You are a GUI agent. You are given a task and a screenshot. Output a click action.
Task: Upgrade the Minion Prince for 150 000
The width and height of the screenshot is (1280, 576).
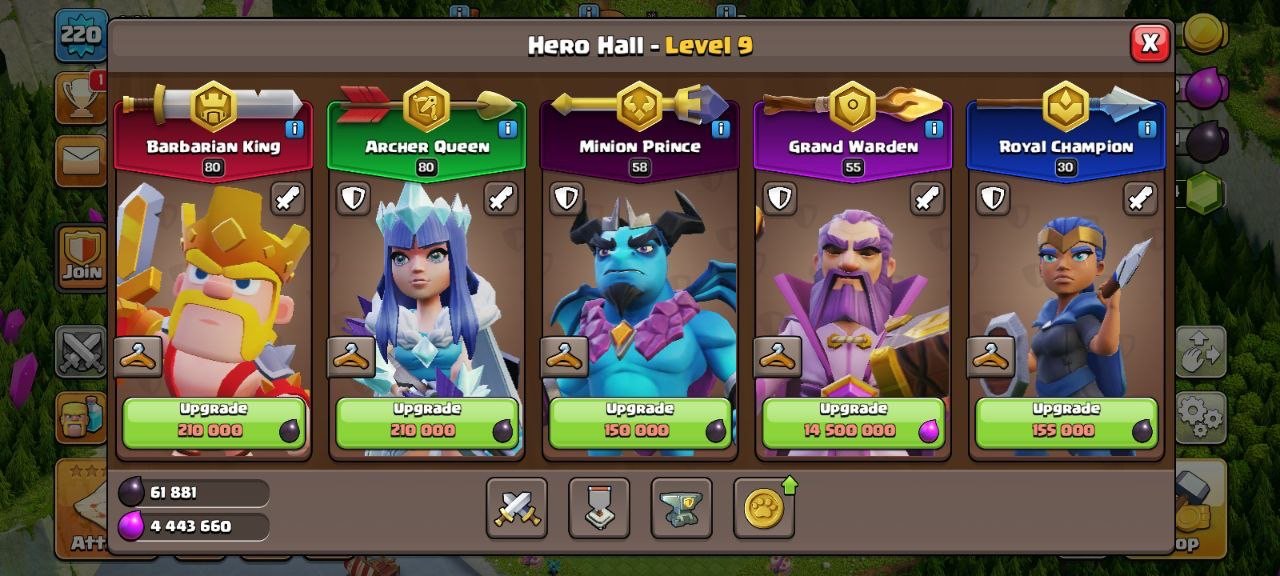(640, 422)
